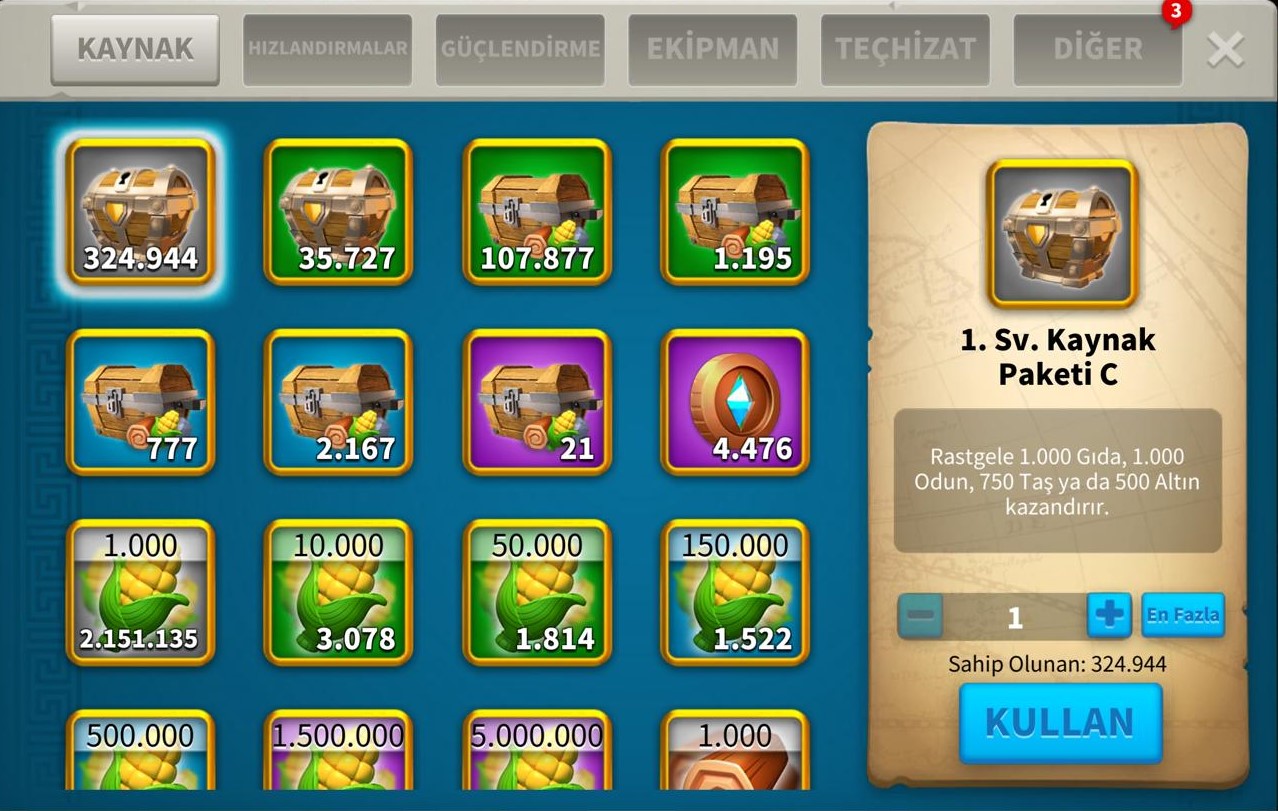Close the inventory window
Image resolution: width=1278 pixels, height=811 pixels.
point(1225,49)
